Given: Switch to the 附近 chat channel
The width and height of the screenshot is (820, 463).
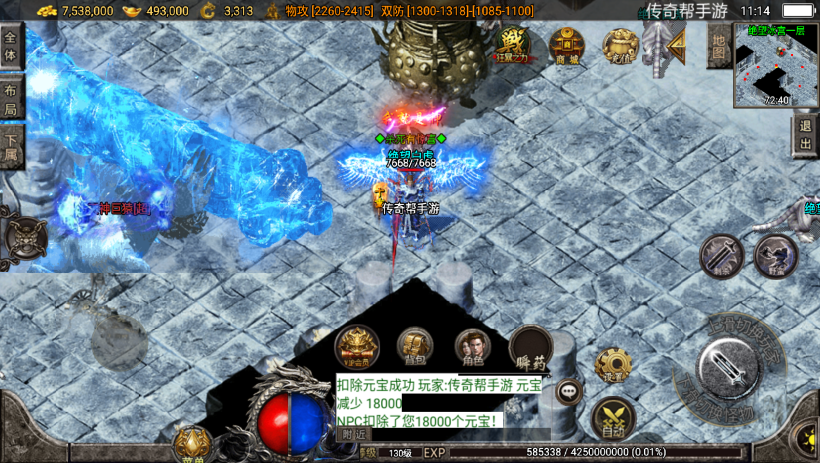Looking at the screenshot, I should pos(352,434).
